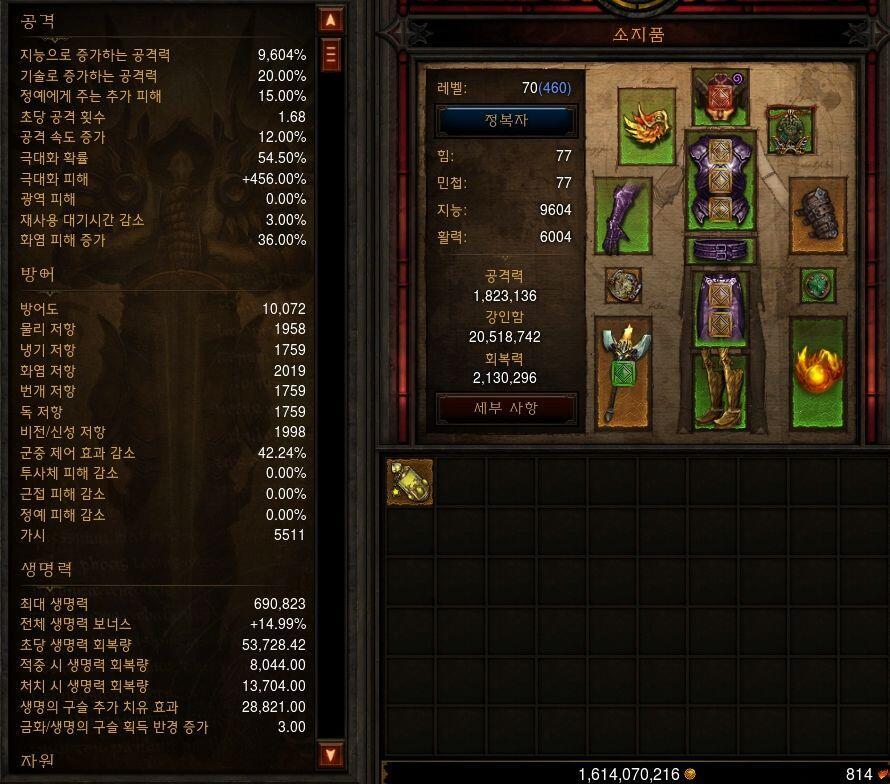
Task: Click the stats panel scroll-down arrow
Action: pyautogui.click(x=330, y=754)
